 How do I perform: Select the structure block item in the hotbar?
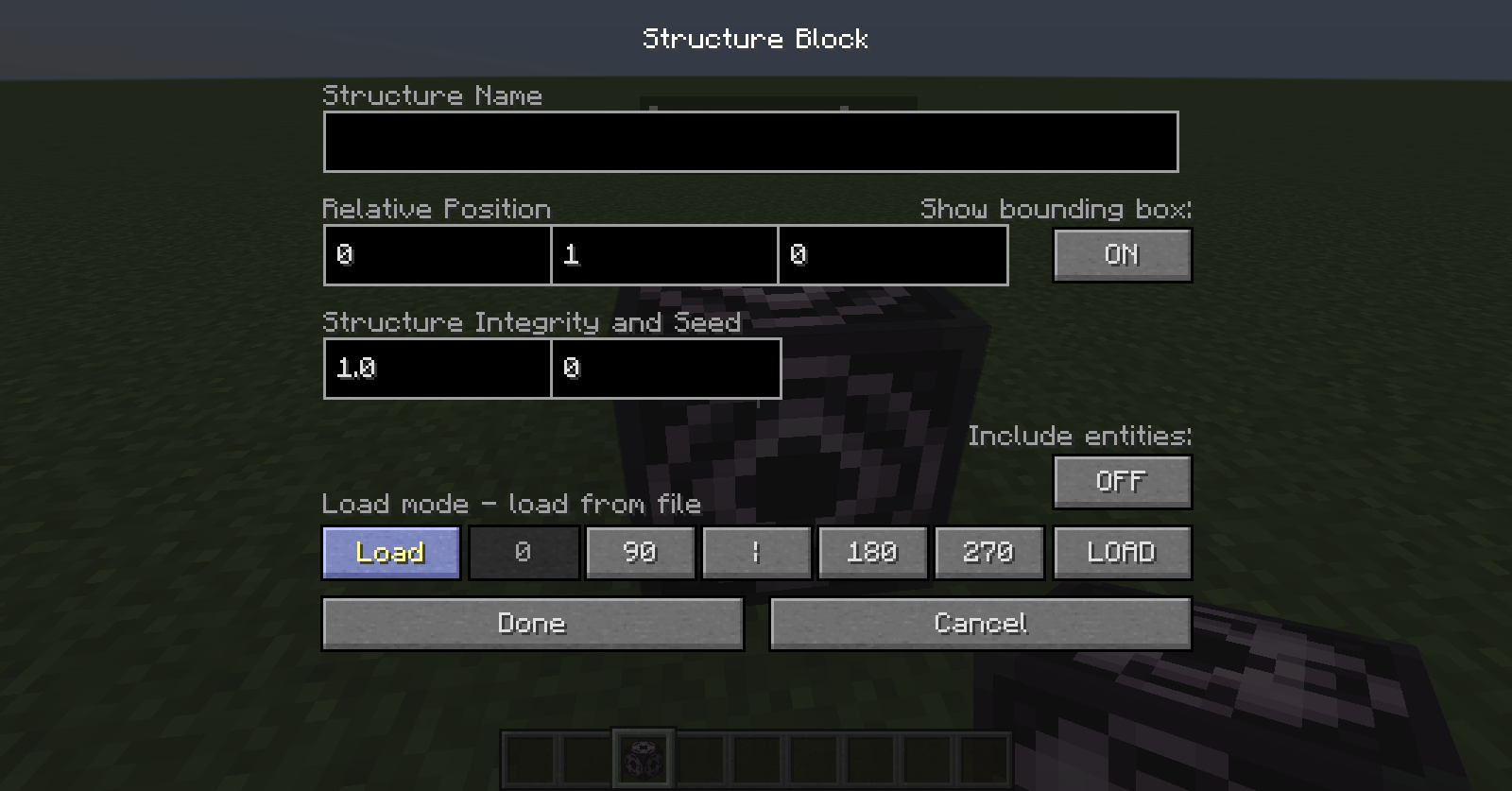click(x=644, y=756)
